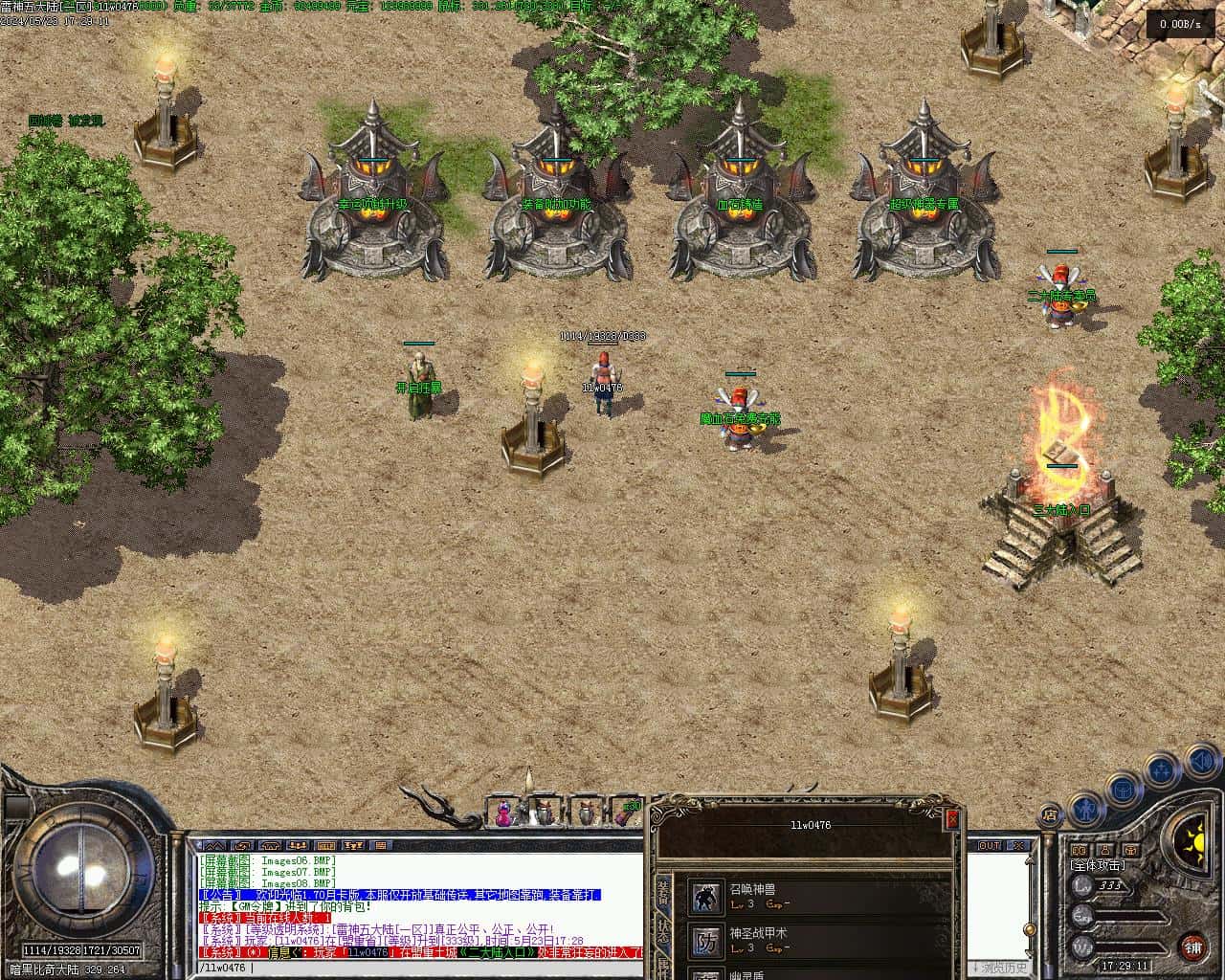Open the round 店 shop button
The width and height of the screenshot is (1225, 980).
point(1050,815)
